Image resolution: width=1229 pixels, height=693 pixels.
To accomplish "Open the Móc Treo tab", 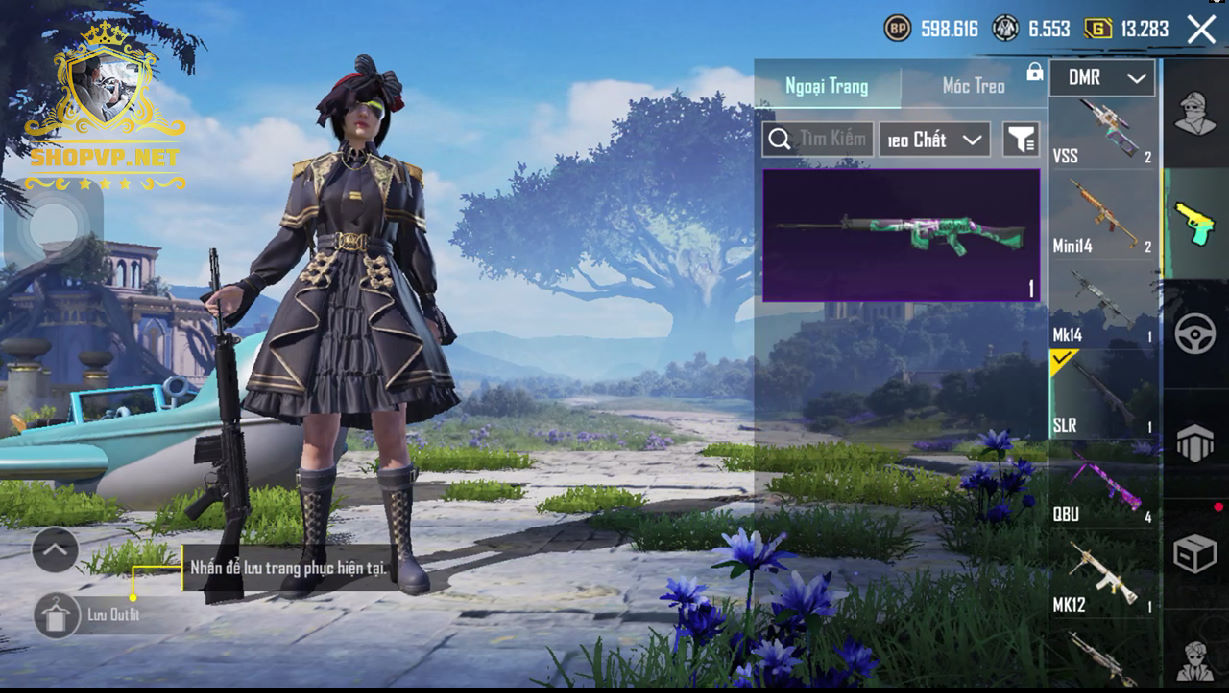I will [x=973, y=86].
